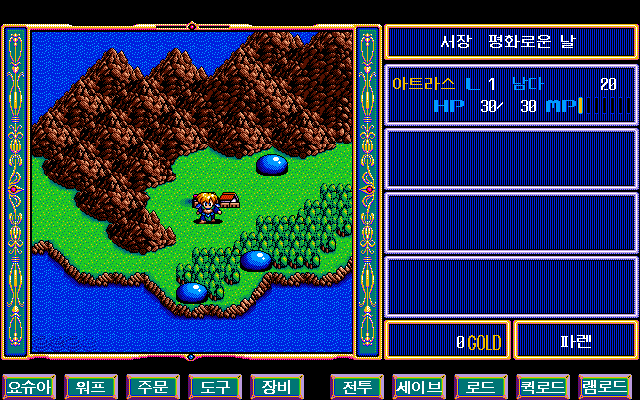Choose the 전투 battle option

[356, 387]
